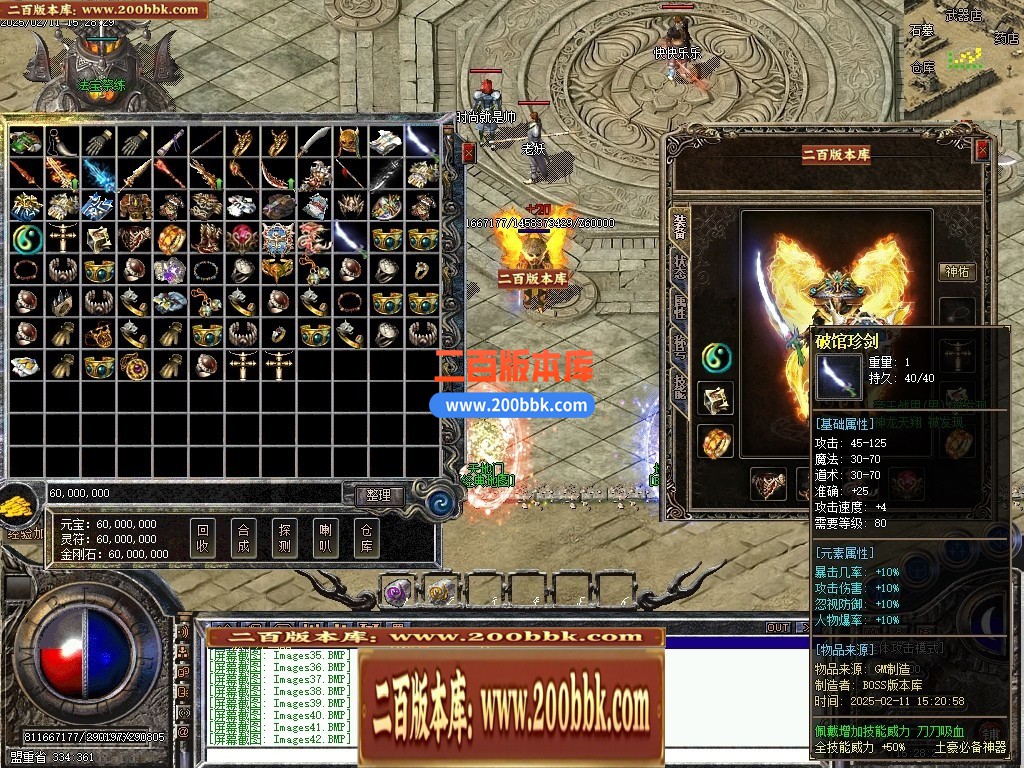Image resolution: width=1024 pixels, height=768 pixels.
Task: Click the 神佑 button
Action: click(x=958, y=271)
